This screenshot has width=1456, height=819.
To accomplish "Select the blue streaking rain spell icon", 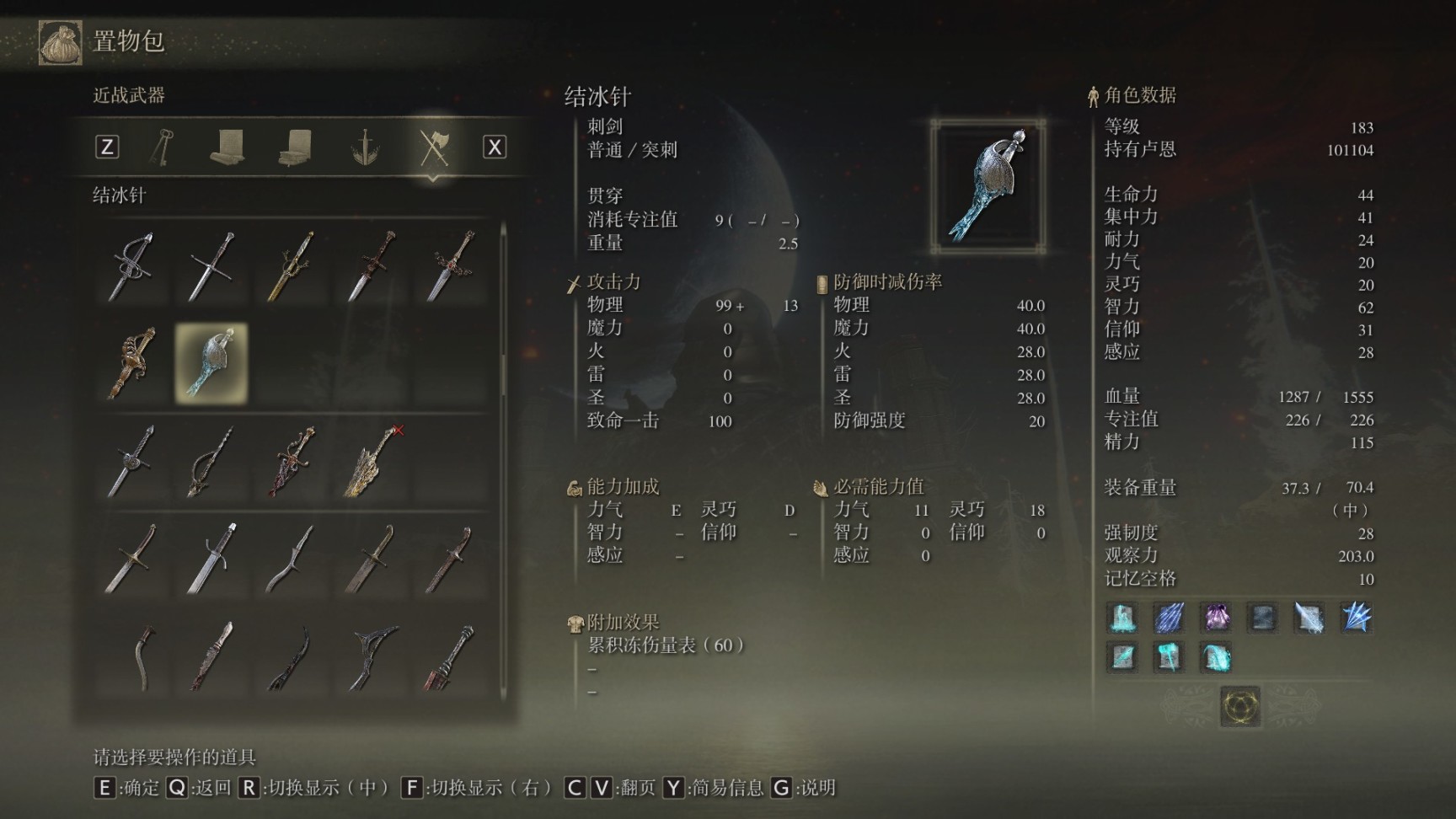I will coord(1169,618).
